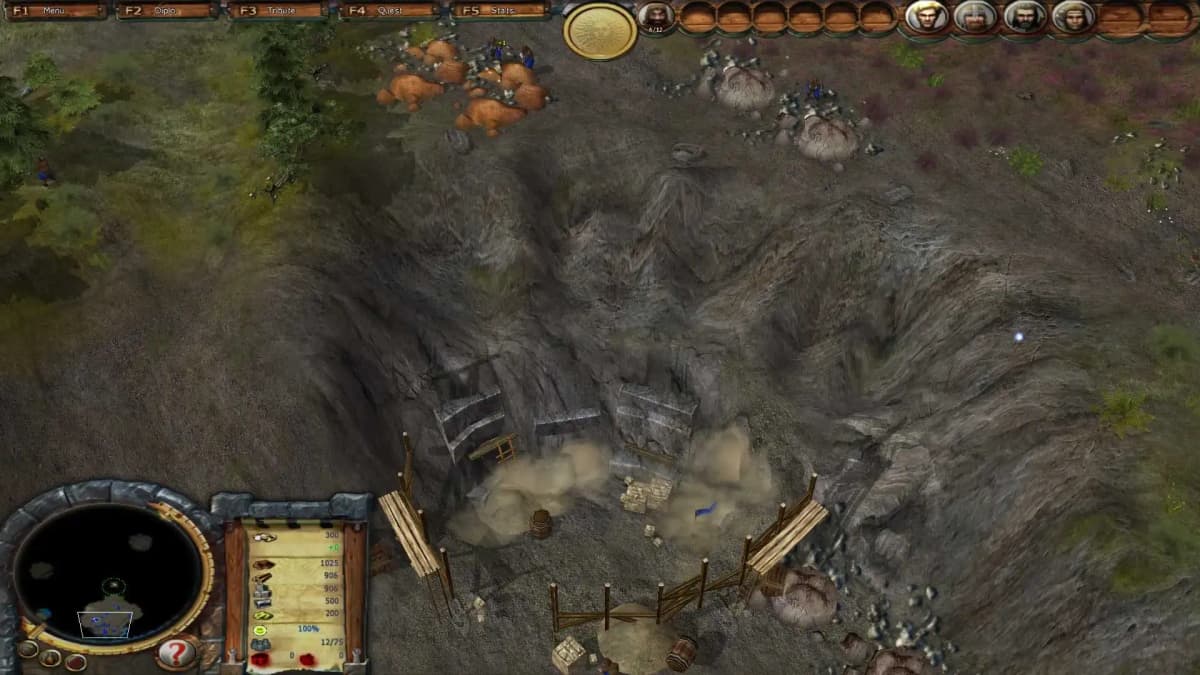
Task: Select the serf portrait beside the sun medallion
Action: 656,16
